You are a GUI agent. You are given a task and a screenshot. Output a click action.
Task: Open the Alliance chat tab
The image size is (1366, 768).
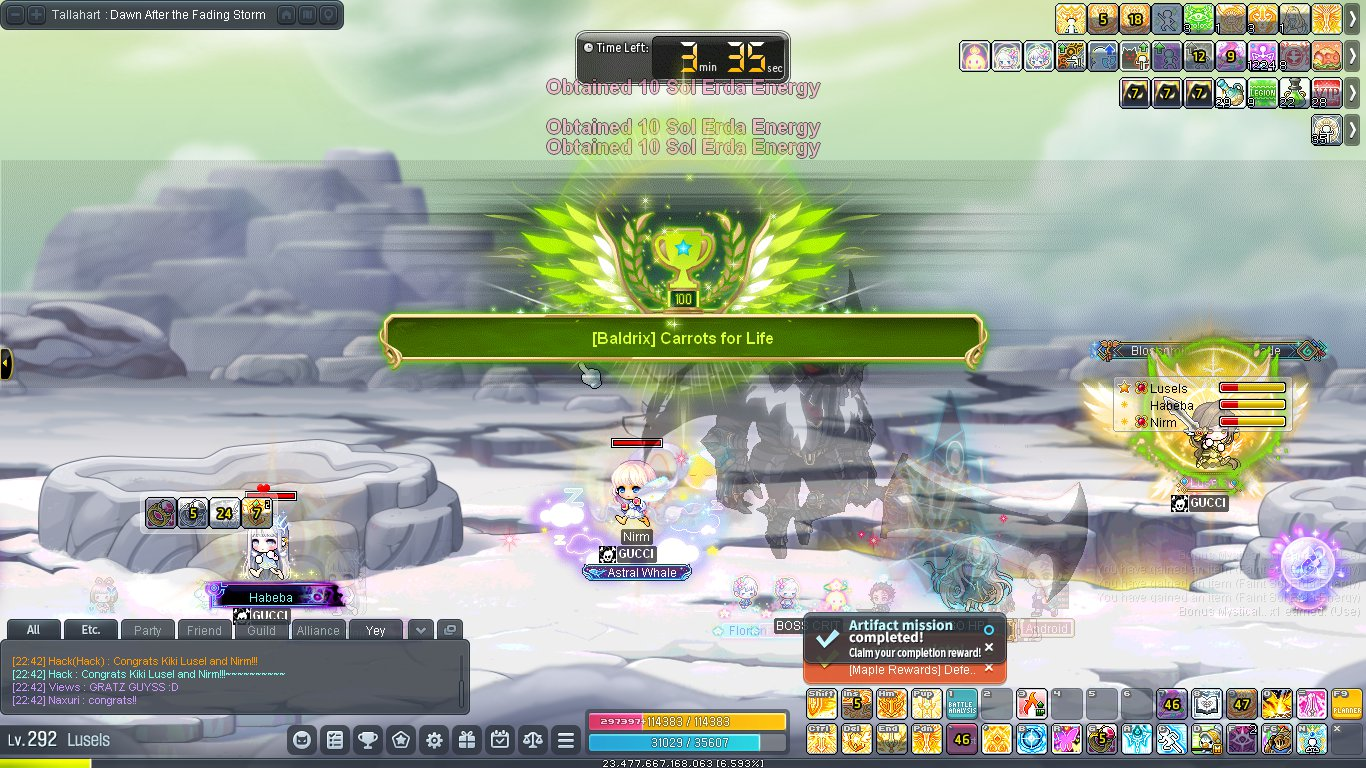(318, 630)
